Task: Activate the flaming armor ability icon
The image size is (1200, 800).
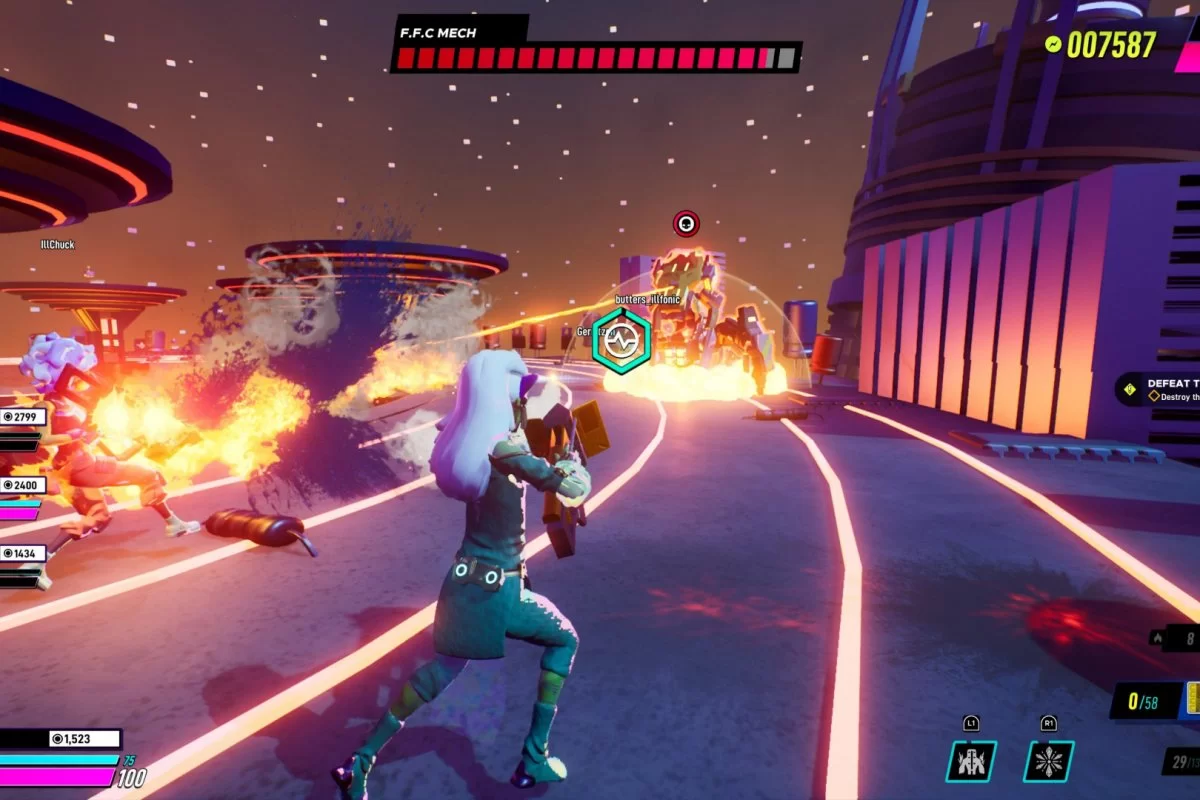Action: [970, 761]
